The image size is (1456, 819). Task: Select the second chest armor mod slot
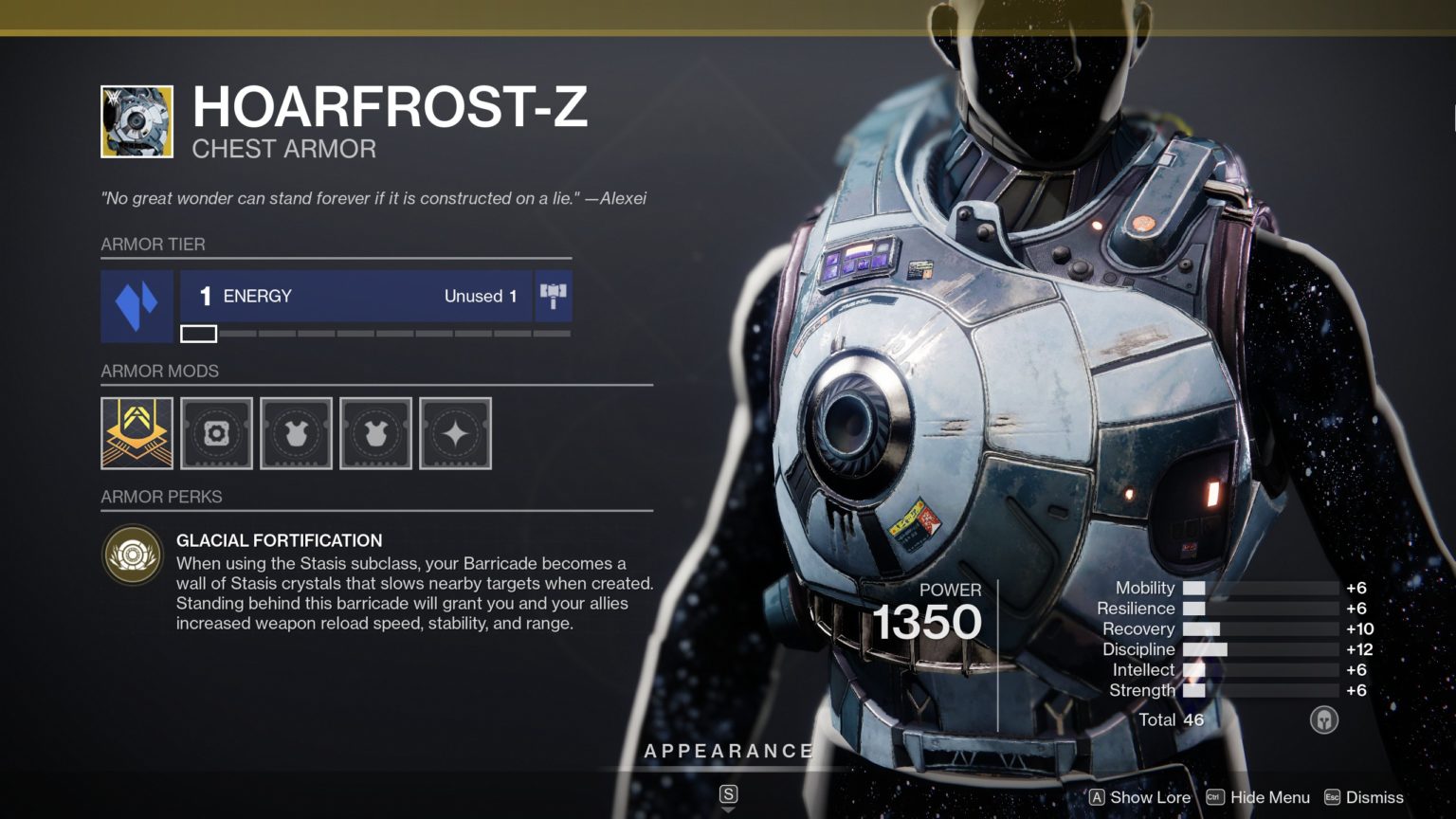point(375,434)
